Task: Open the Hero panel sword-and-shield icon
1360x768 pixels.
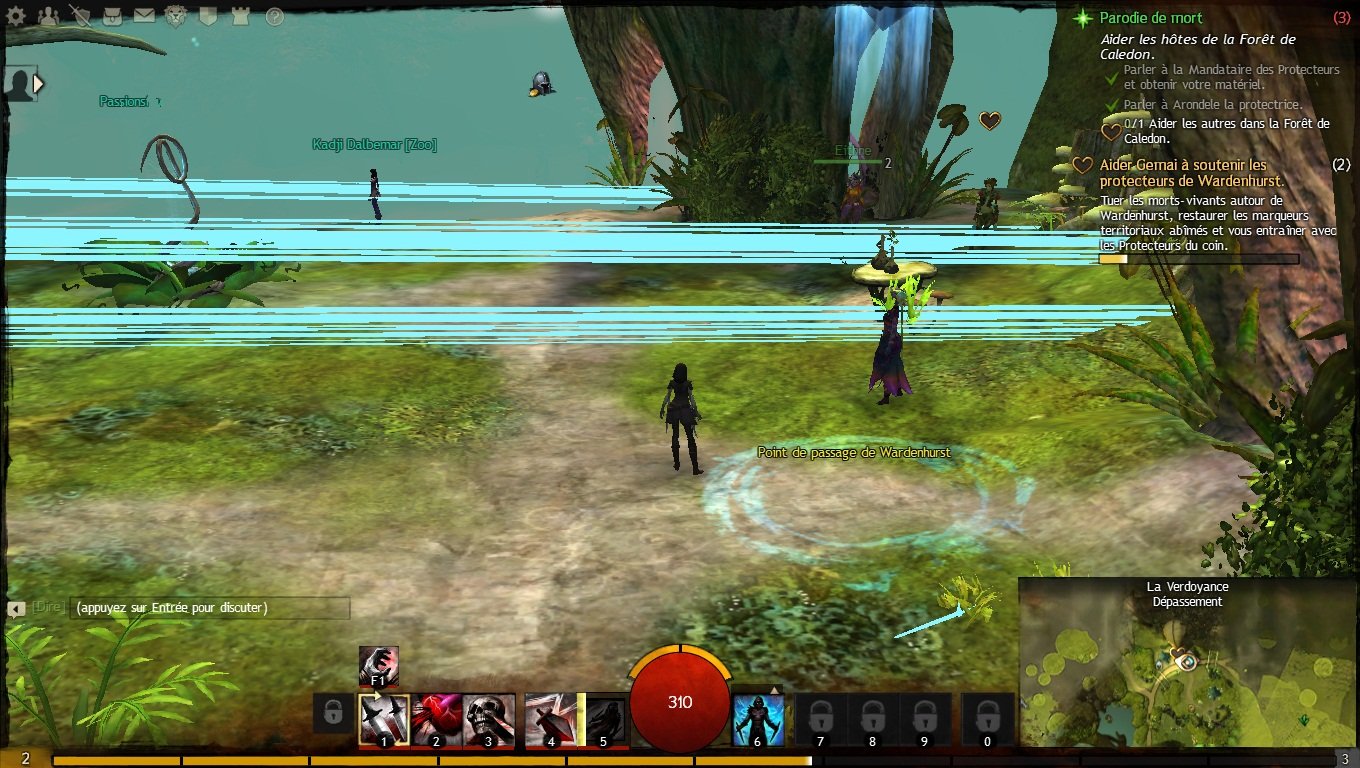Action: (80, 16)
